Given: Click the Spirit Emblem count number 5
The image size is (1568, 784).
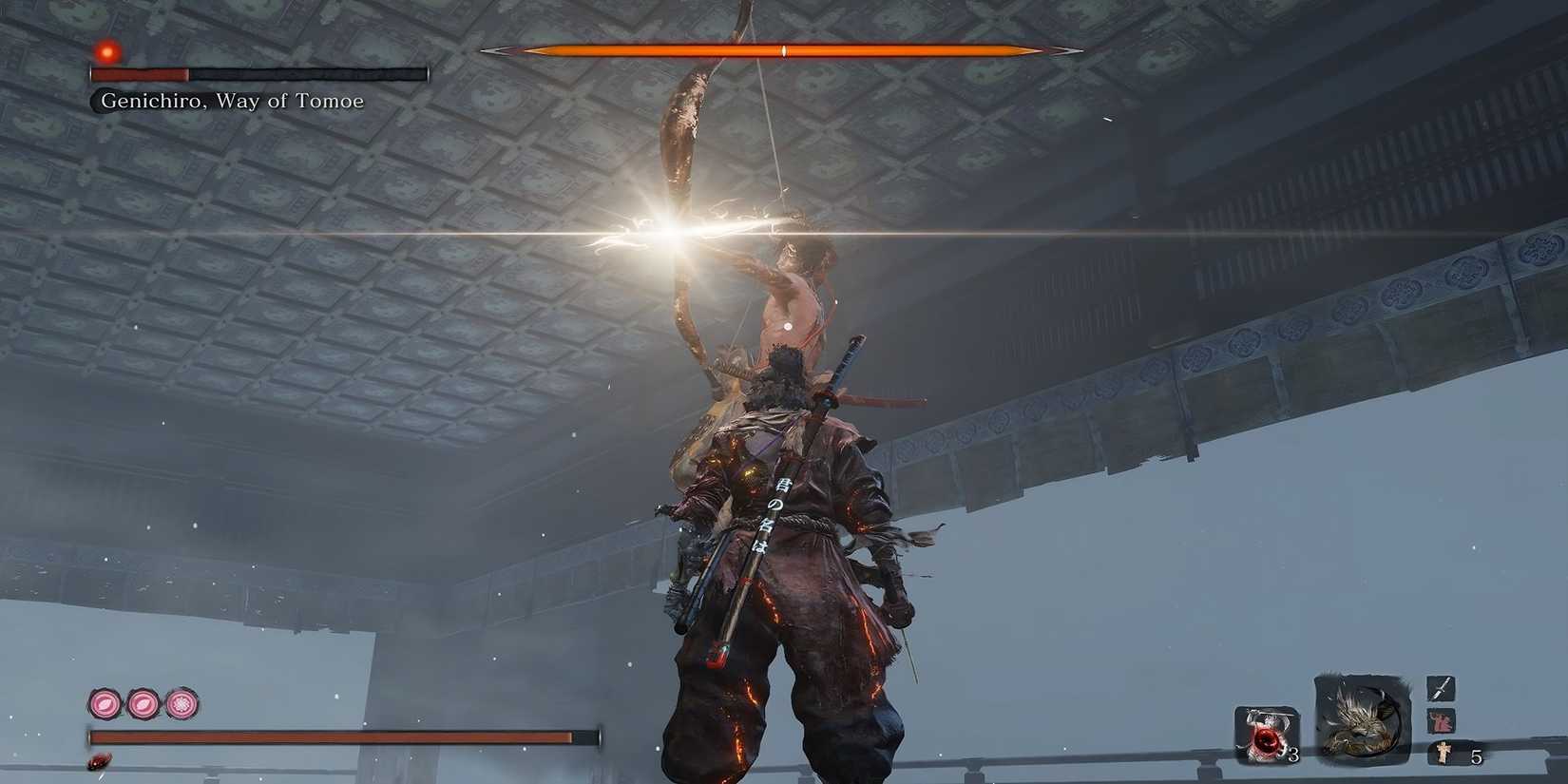Looking at the screenshot, I should (x=1476, y=756).
